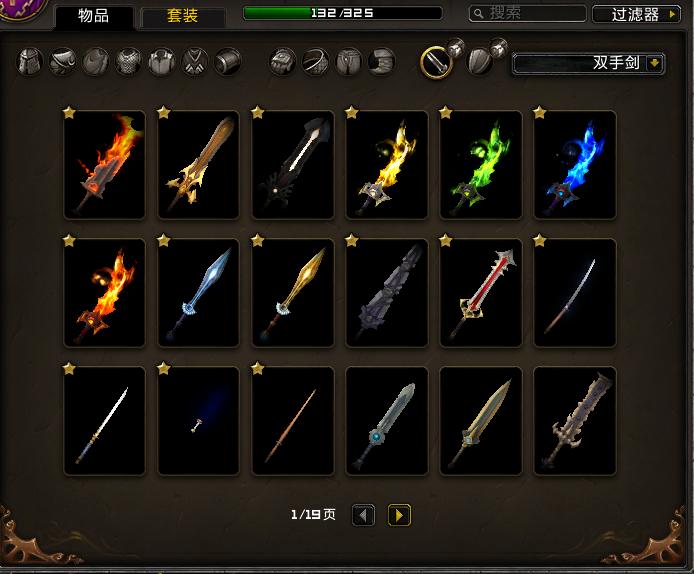Select the dark grey stone greatsword
The image size is (694, 574).
click(386, 292)
